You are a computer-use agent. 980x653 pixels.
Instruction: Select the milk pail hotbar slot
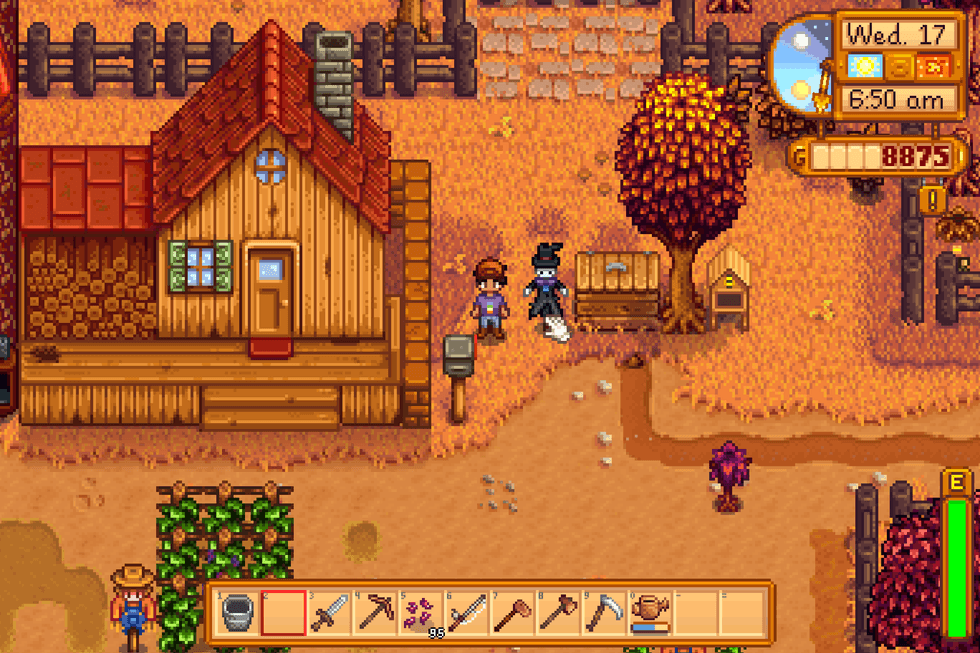click(237, 612)
